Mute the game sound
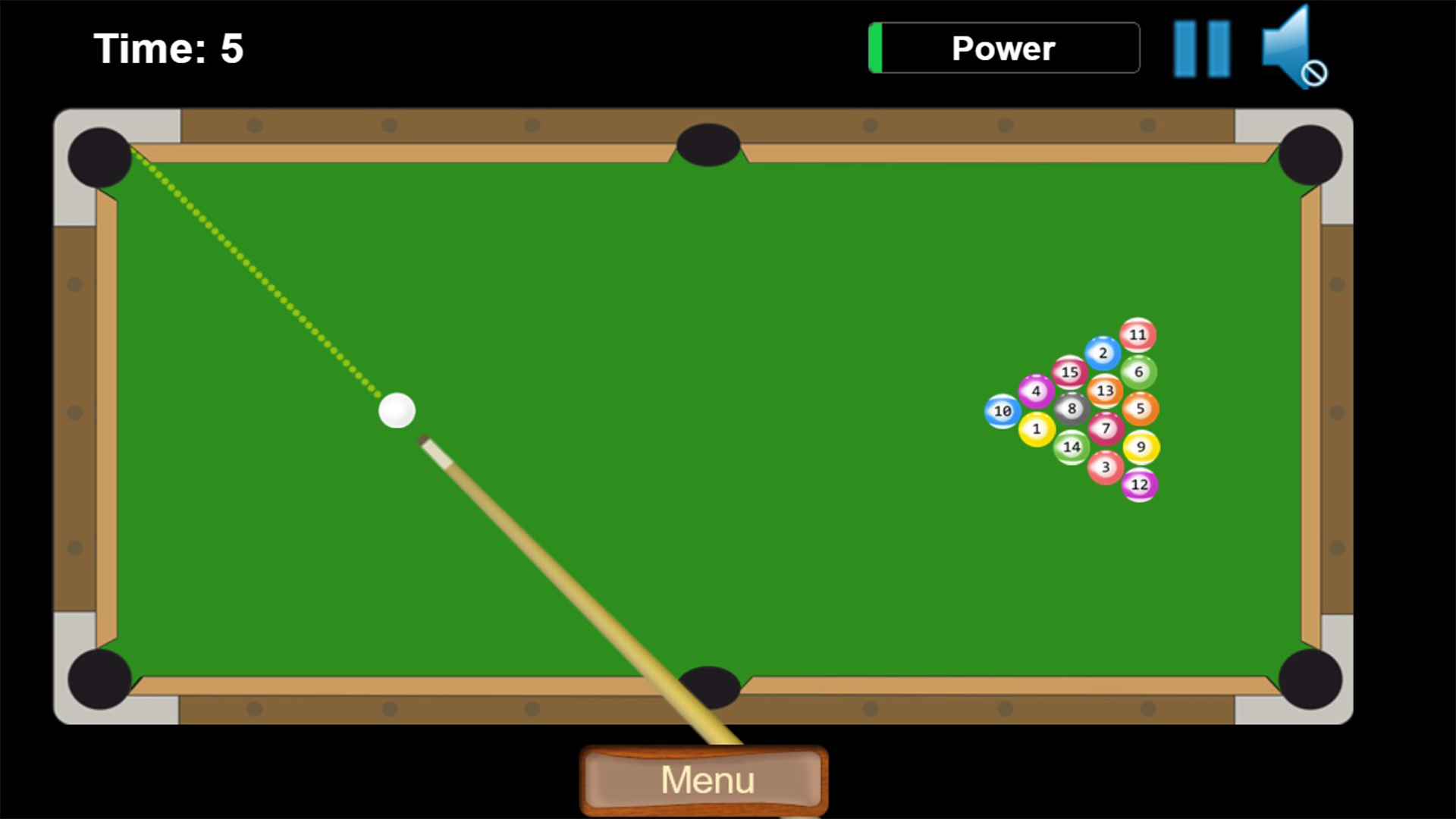Screen dimensions: 1456x819 coord(1294,47)
